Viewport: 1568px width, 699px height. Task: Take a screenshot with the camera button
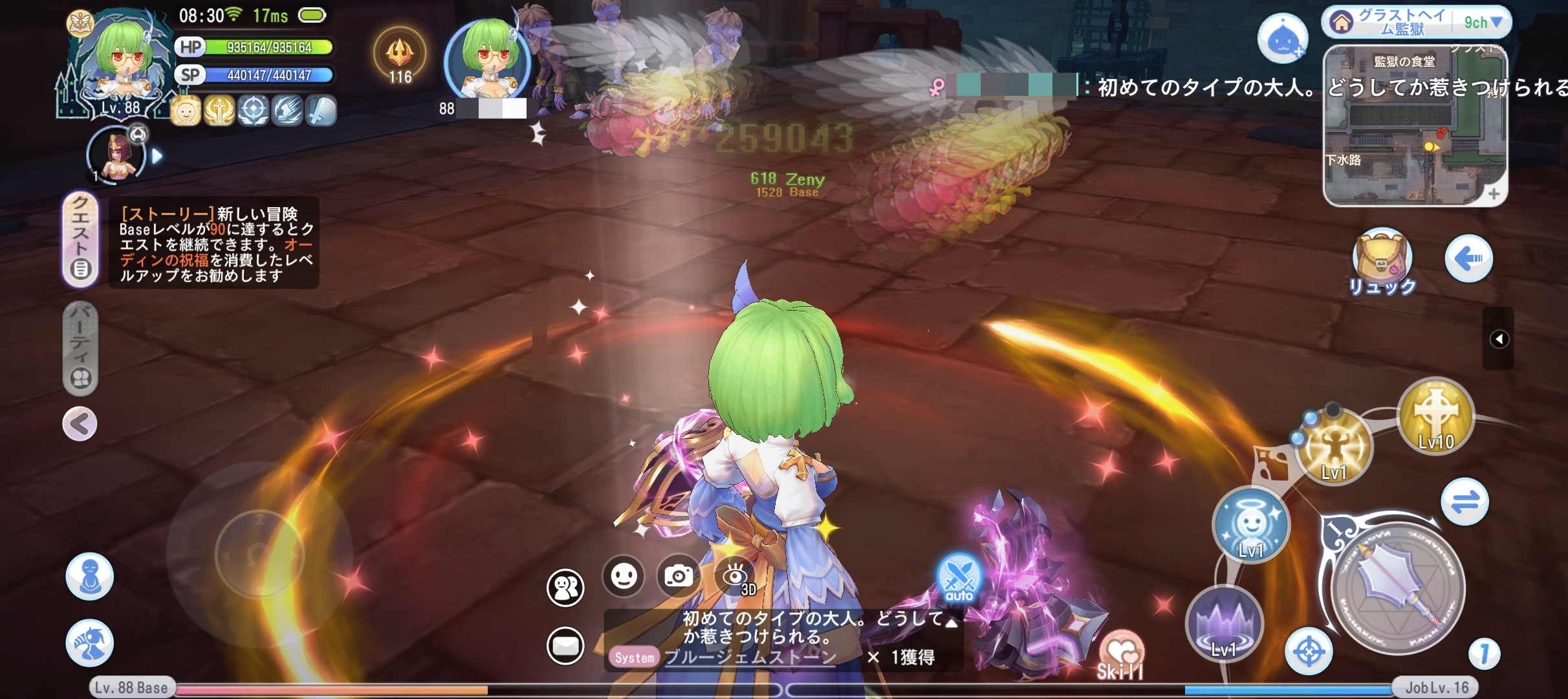679,575
